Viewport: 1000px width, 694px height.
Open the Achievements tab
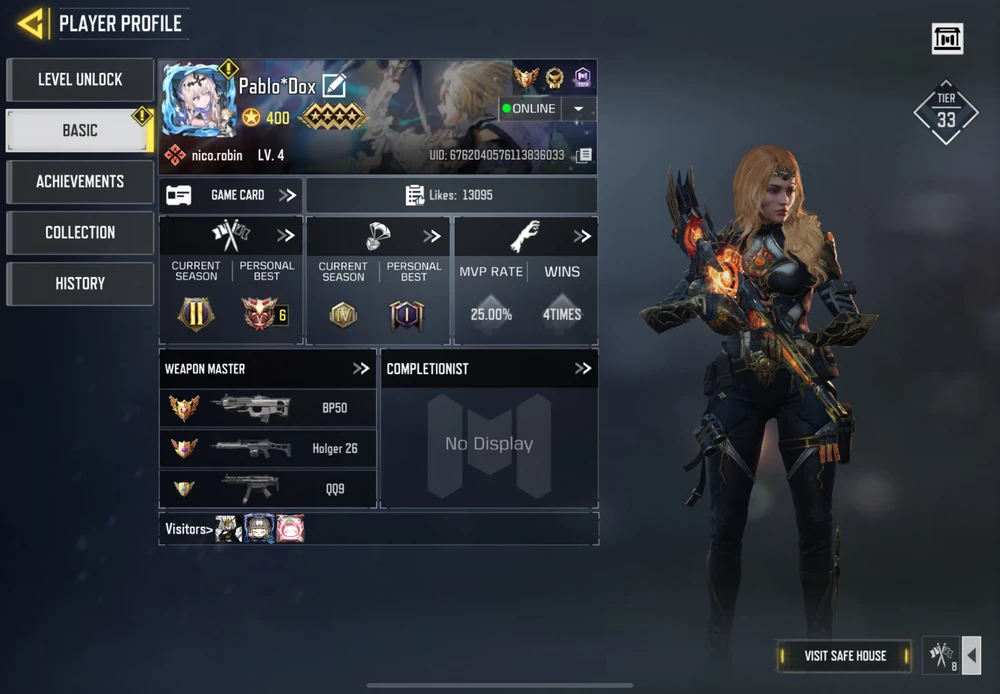[x=80, y=181]
